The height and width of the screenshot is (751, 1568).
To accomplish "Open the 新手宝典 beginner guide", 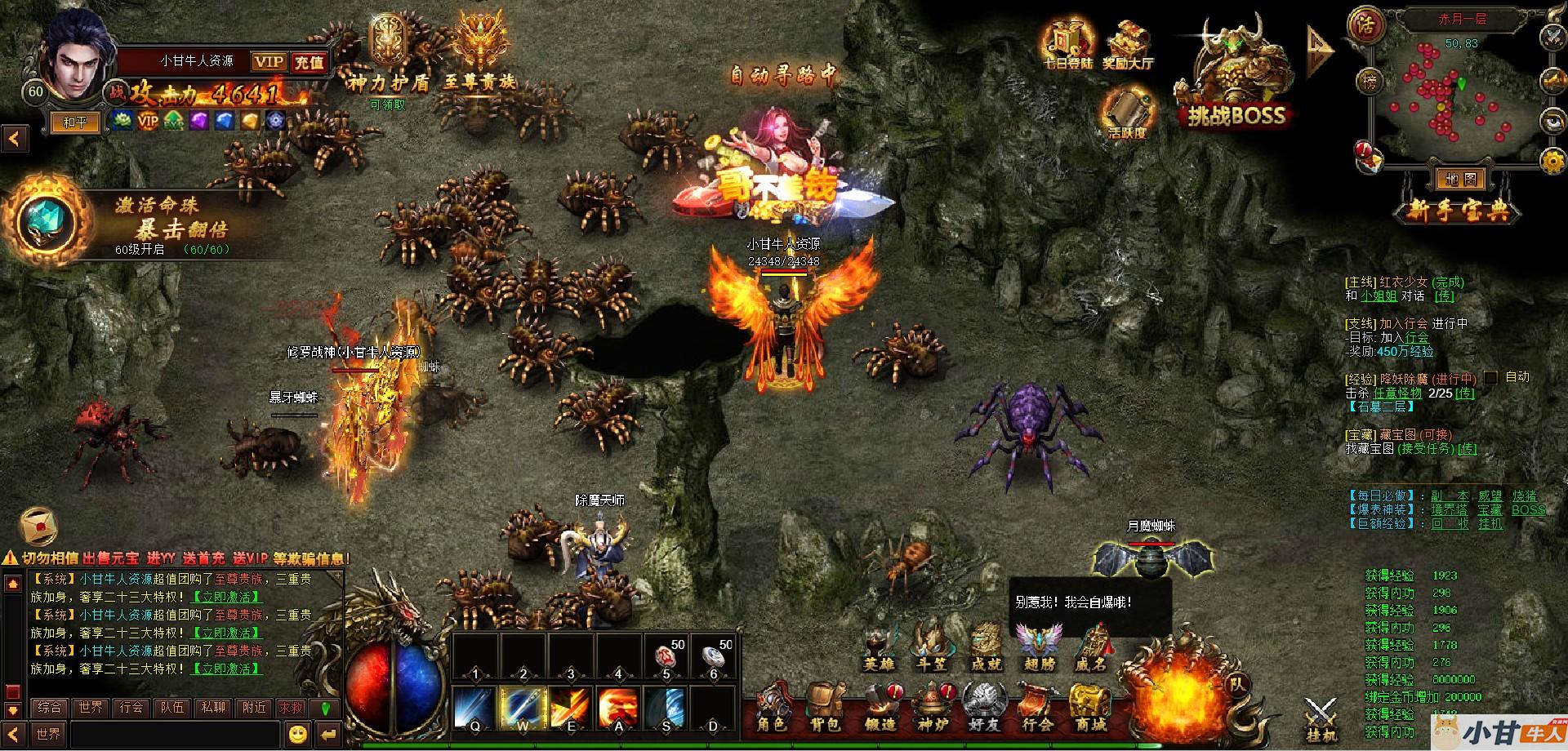I will click(x=1459, y=211).
